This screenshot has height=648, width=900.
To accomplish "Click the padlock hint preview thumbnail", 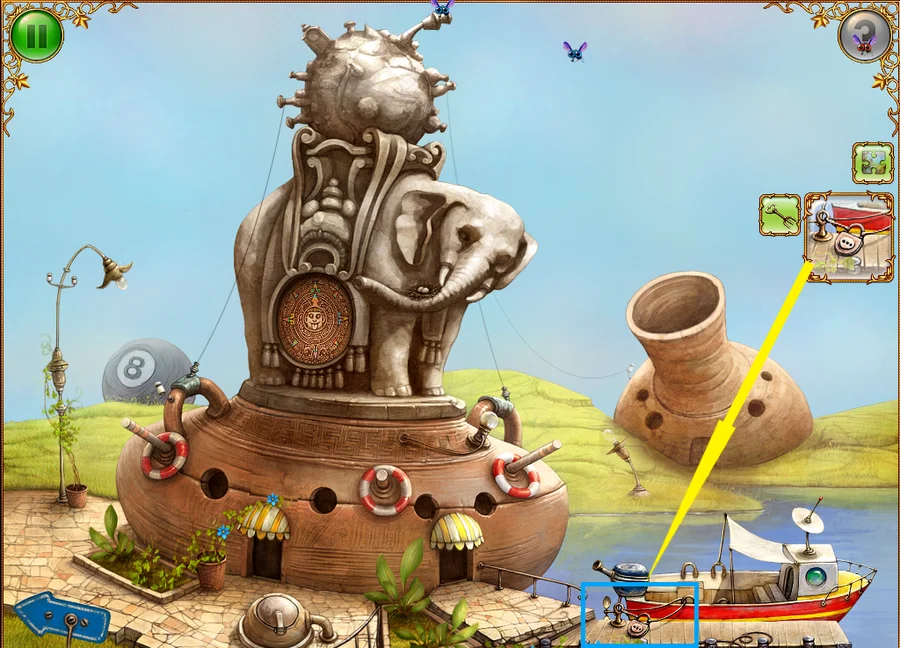I will click(x=849, y=237).
